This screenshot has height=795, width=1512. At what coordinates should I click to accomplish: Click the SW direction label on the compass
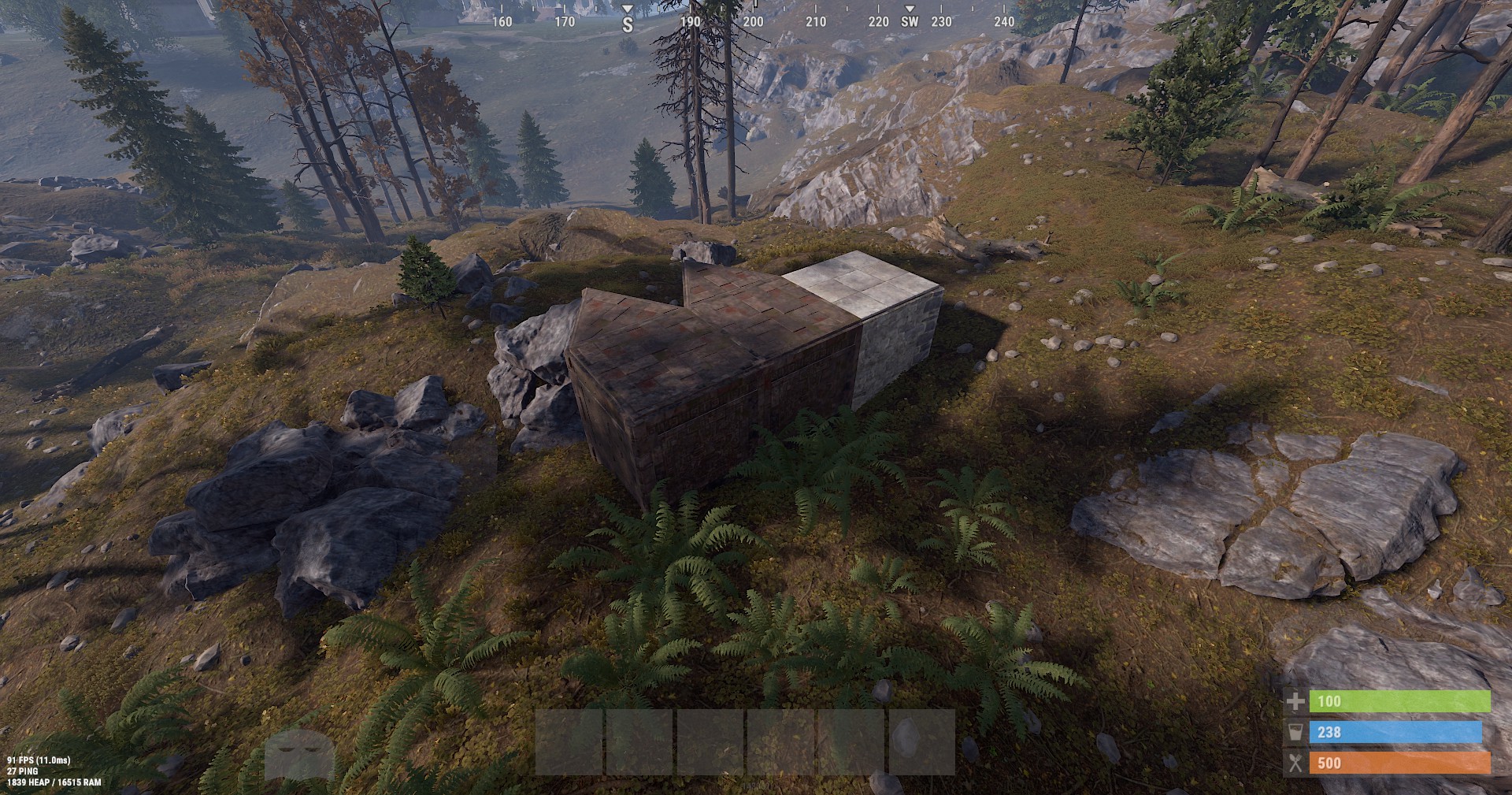coord(910,23)
